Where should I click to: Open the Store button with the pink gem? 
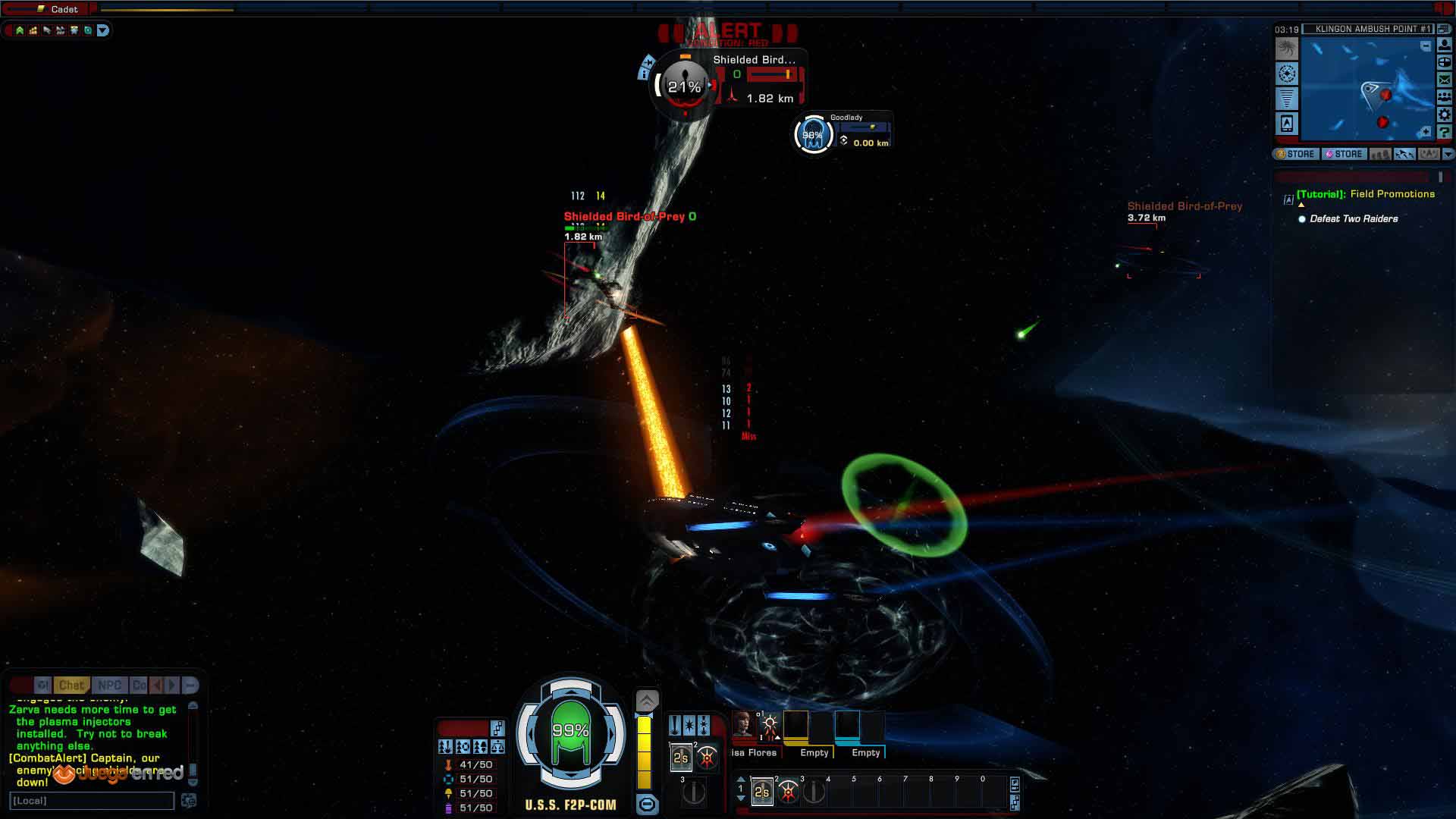click(x=1344, y=154)
